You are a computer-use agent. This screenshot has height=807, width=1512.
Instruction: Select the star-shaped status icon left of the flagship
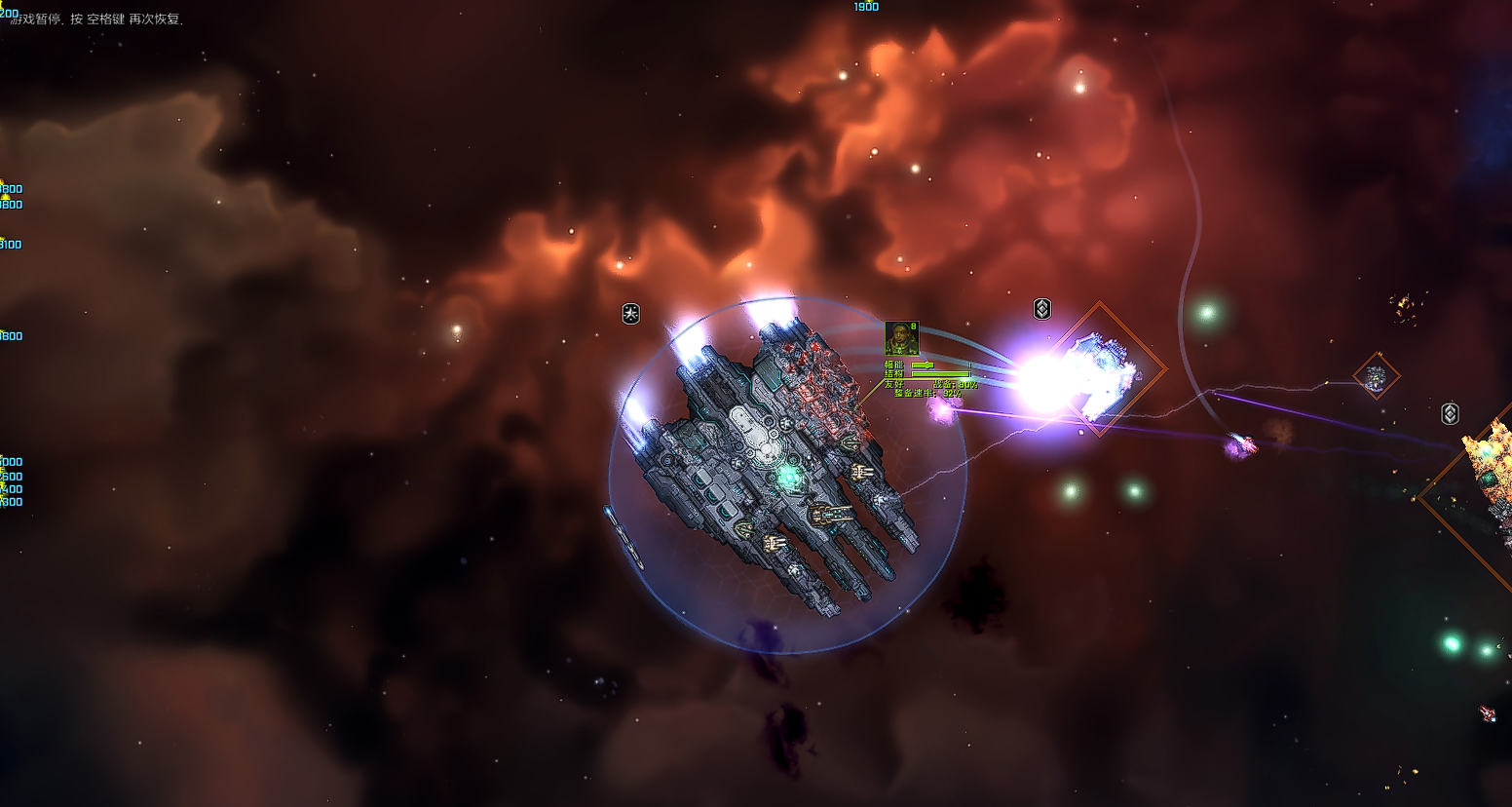click(x=631, y=313)
